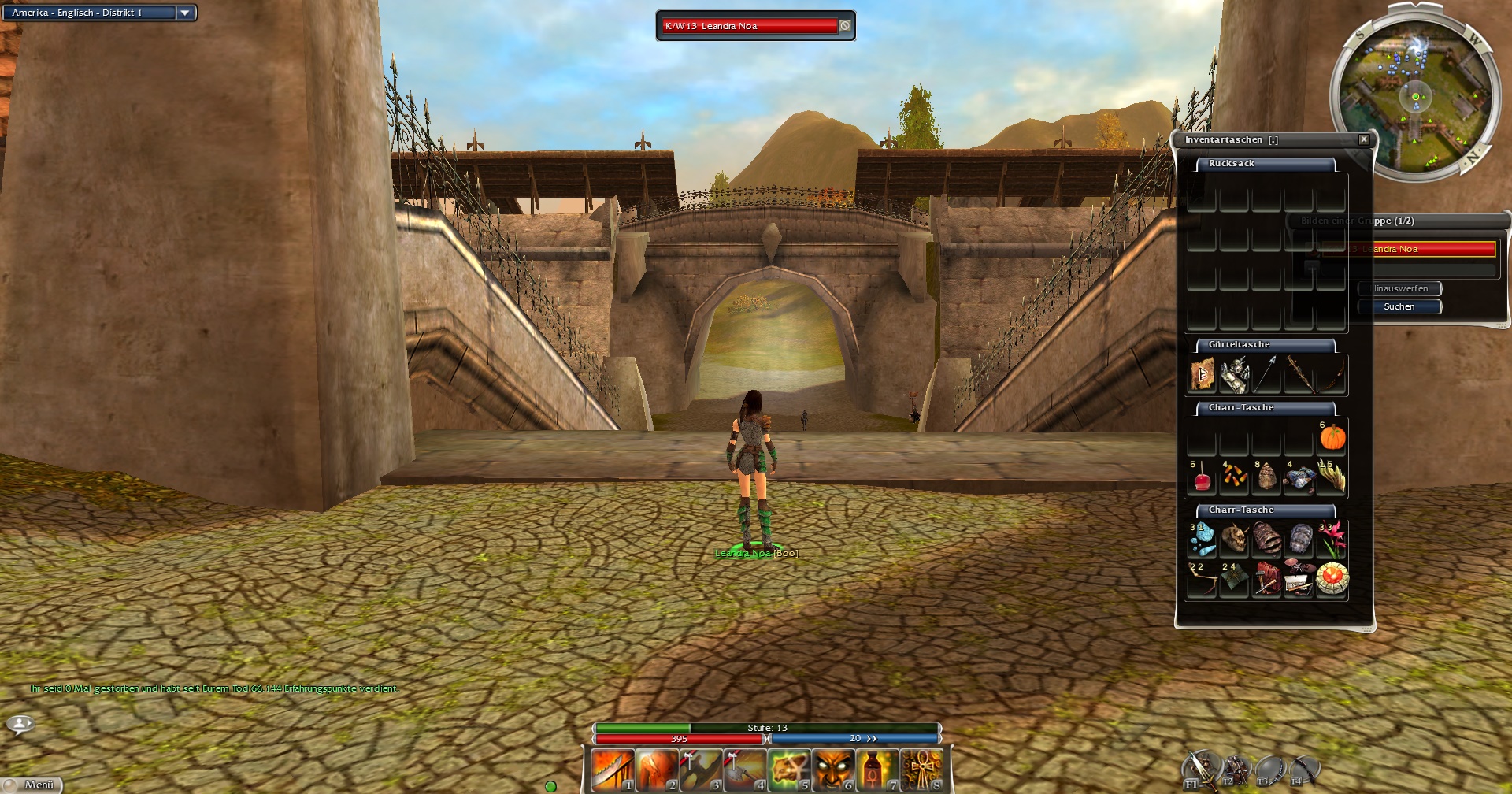Select the pumpkin item in Charr-Tasche
Image resolution: width=1512 pixels, height=794 pixels.
click(x=1332, y=438)
